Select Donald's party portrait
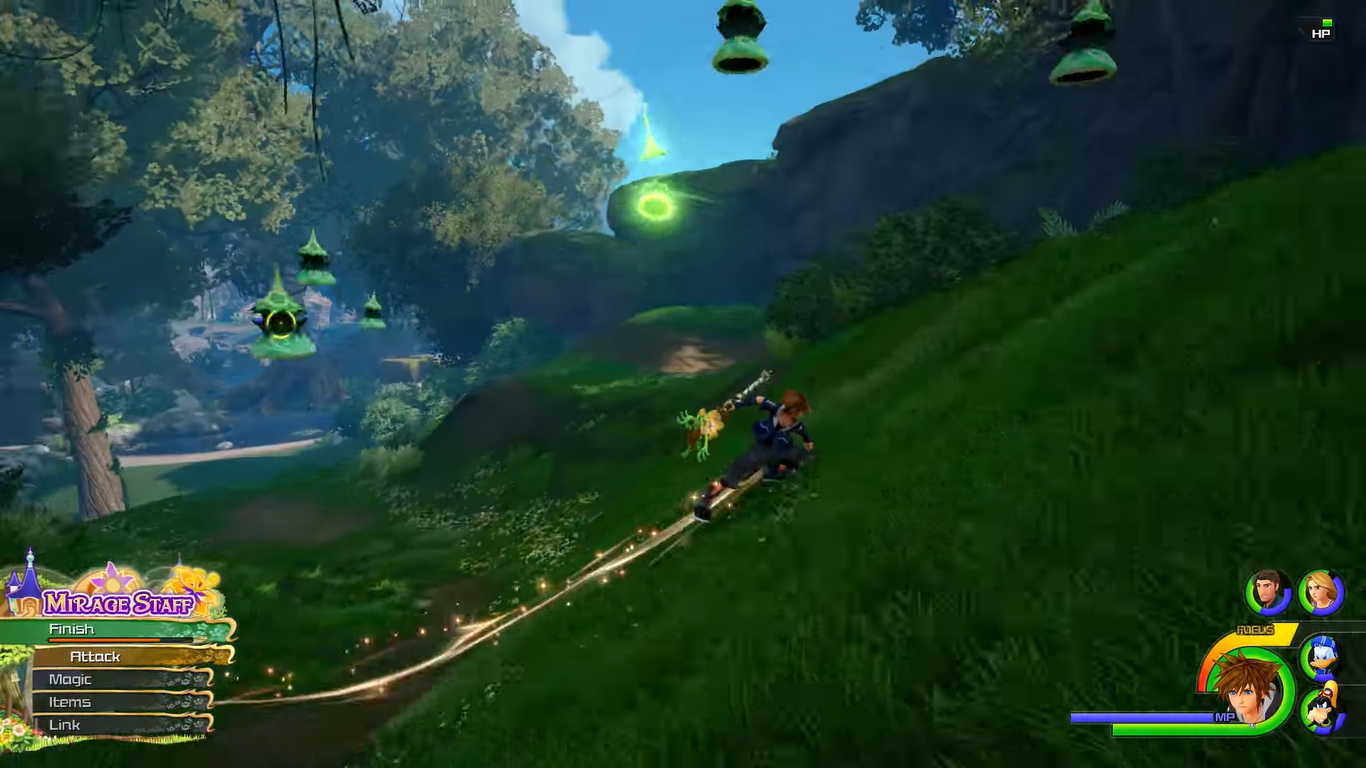 pos(1321,656)
